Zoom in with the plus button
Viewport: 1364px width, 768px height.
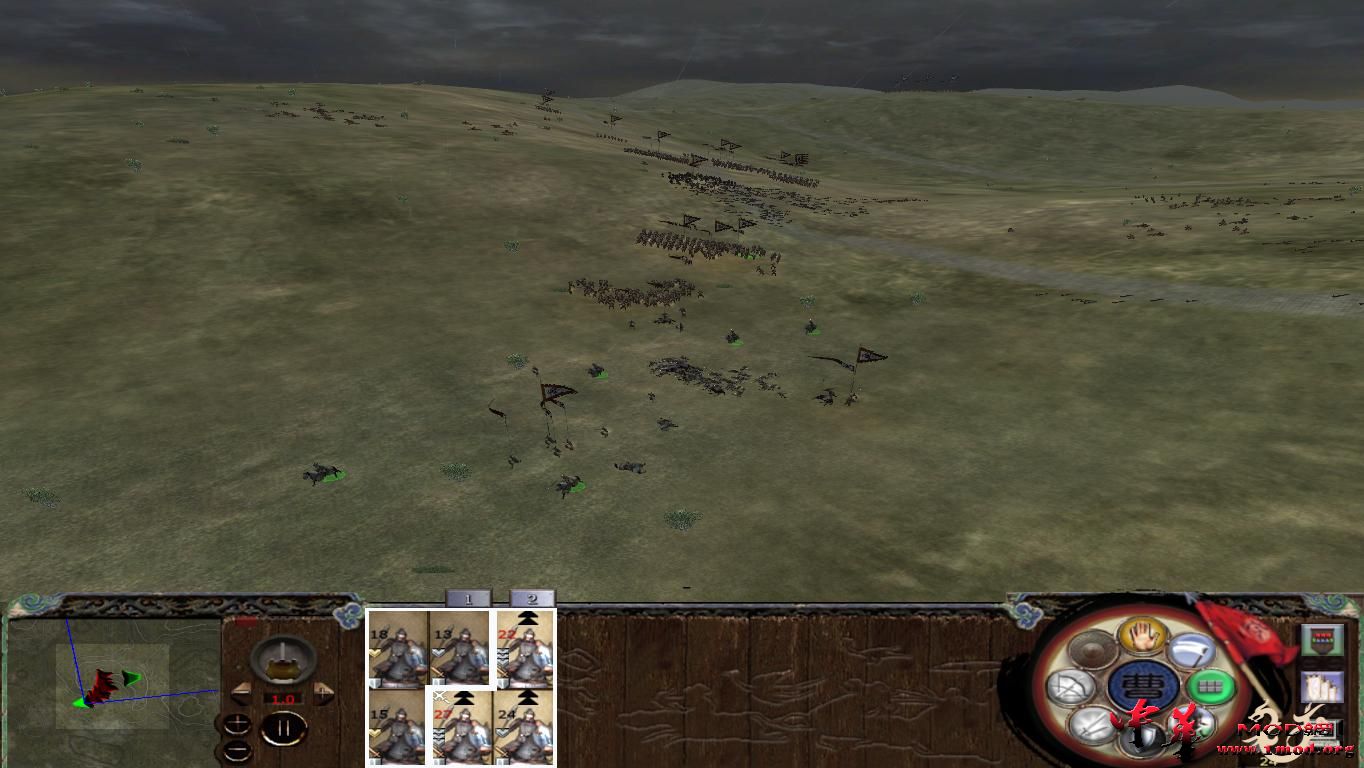237,722
